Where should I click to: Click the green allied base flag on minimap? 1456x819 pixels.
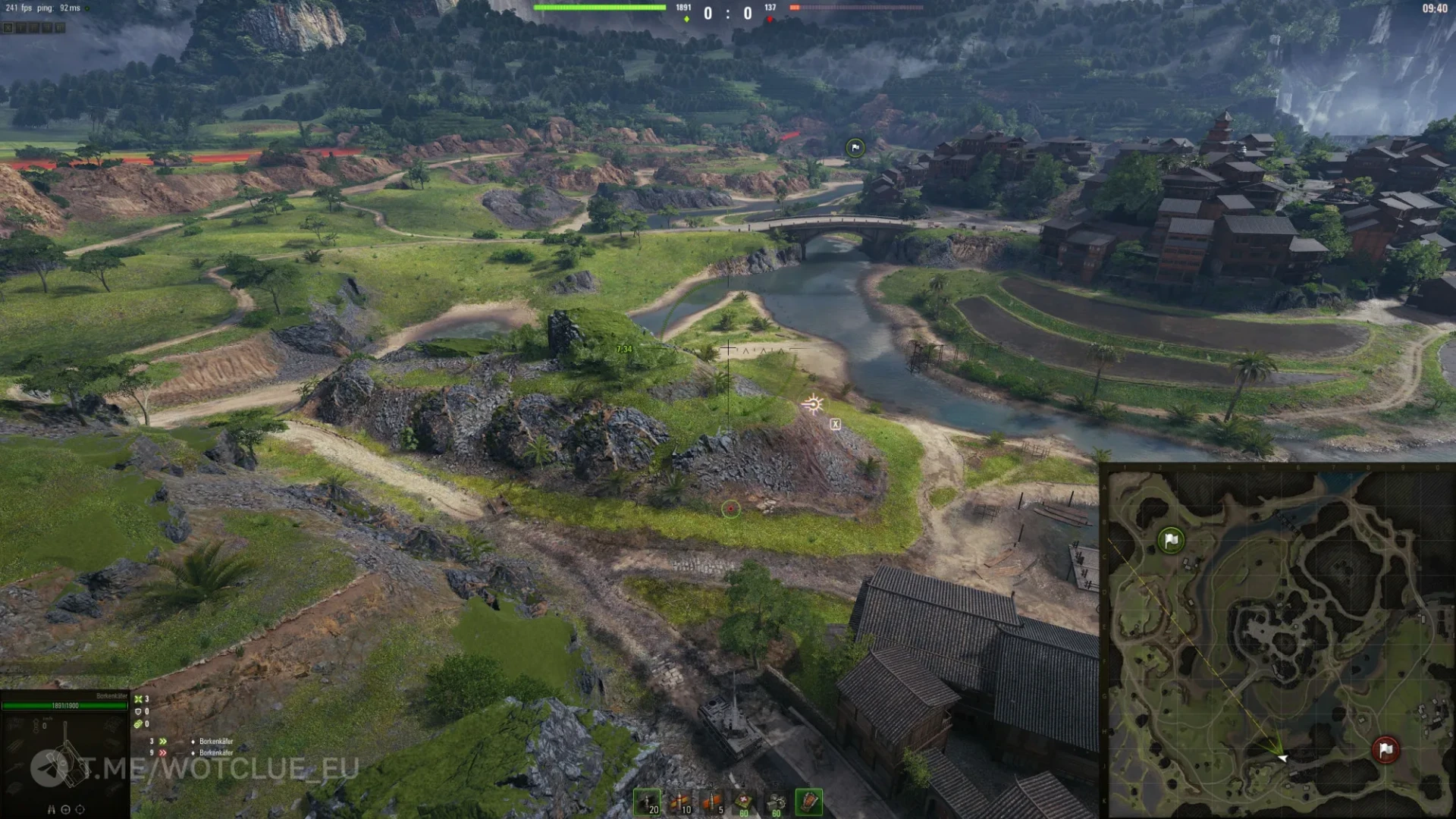[1171, 540]
